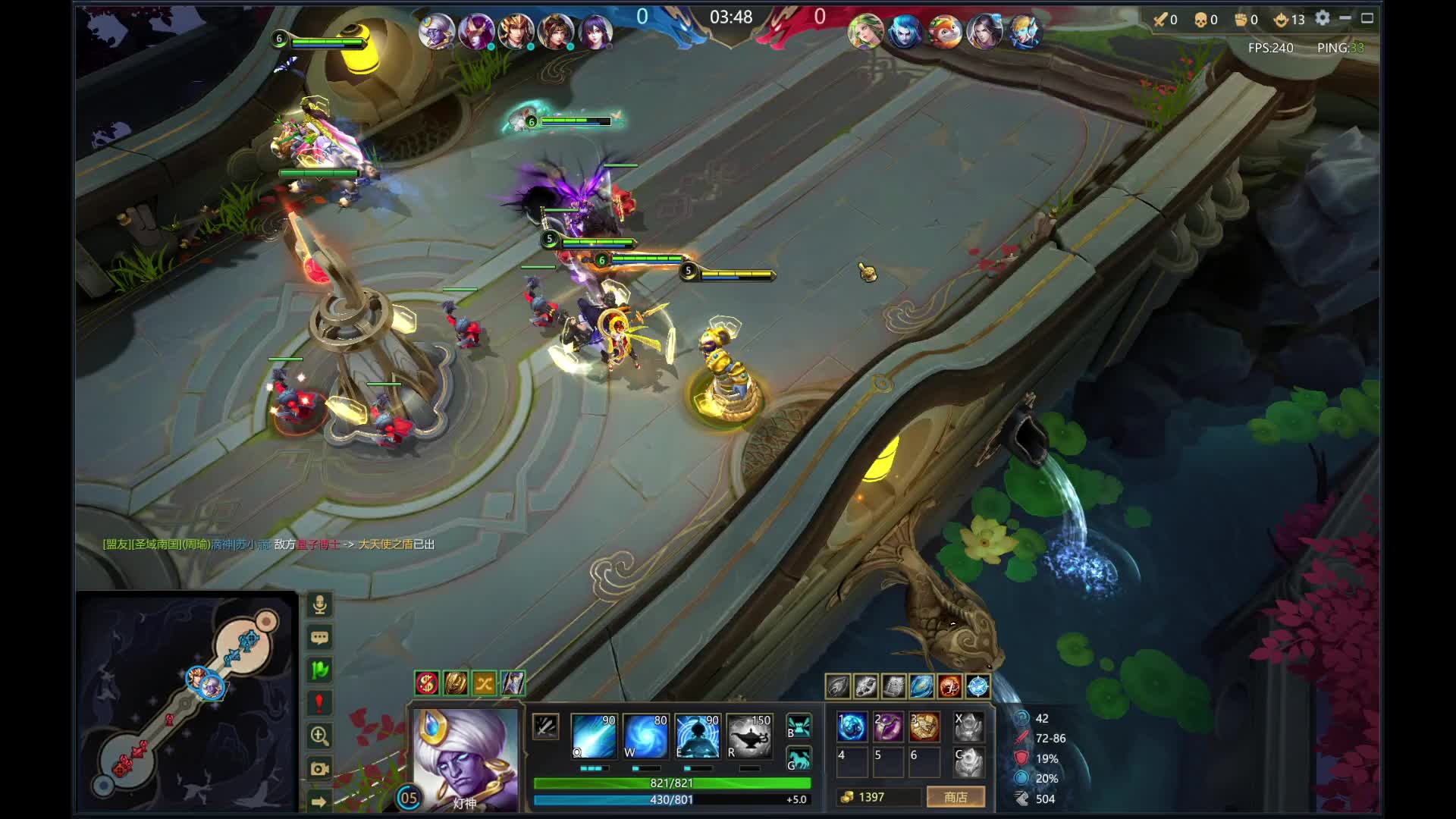Click on the lane minimap
The width and height of the screenshot is (1456, 819).
point(186,701)
